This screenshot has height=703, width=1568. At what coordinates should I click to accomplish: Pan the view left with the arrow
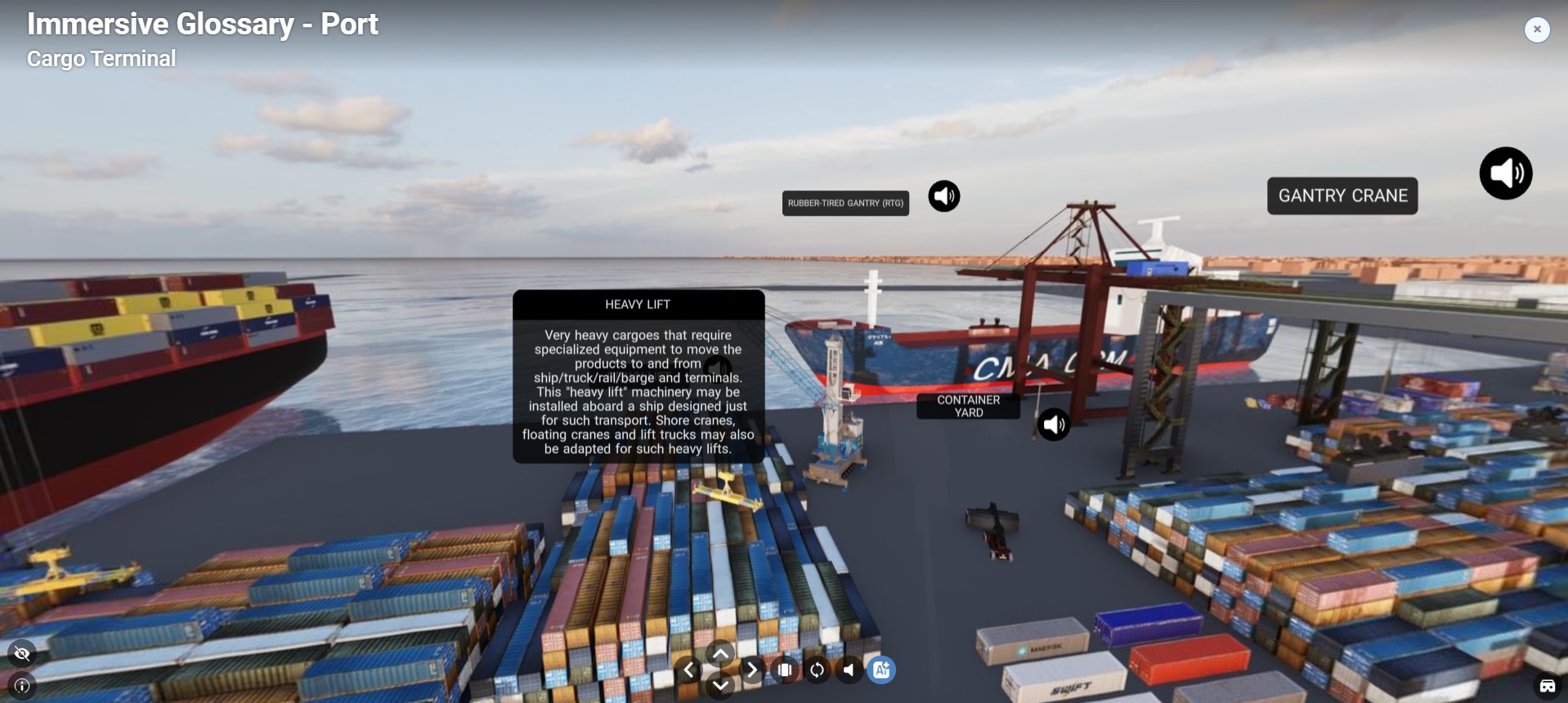coord(688,670)
